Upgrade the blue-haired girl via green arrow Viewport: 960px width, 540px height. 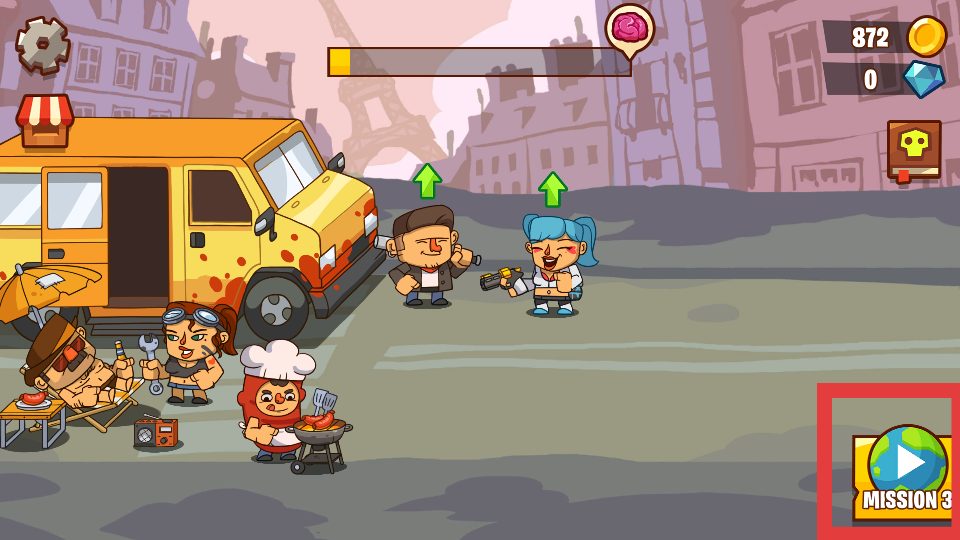(x=553, y=188)
